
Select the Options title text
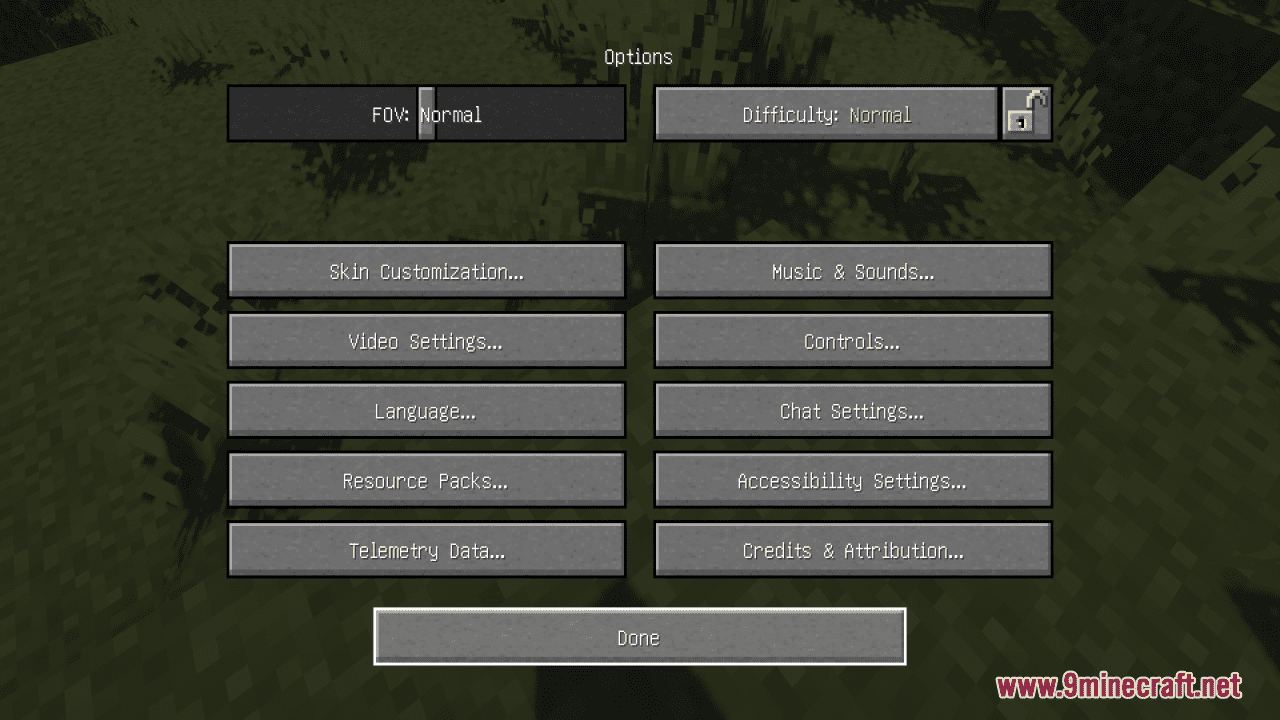(x=638, y=57)
